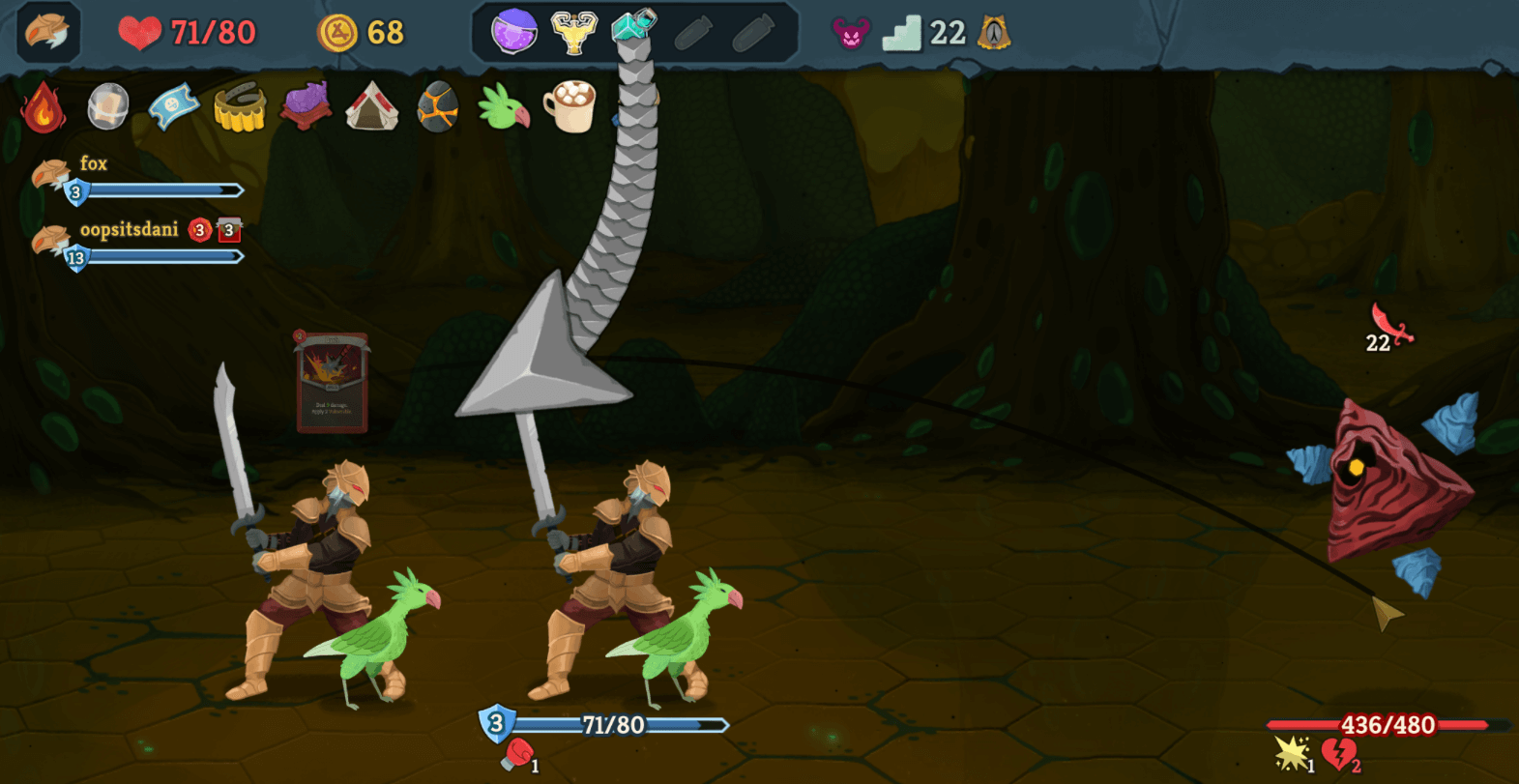This screenshot has height=784, width=1519.
Task: Select player oopsitsdani in party list
Action: pyautogui.click(x=129, y=230)
